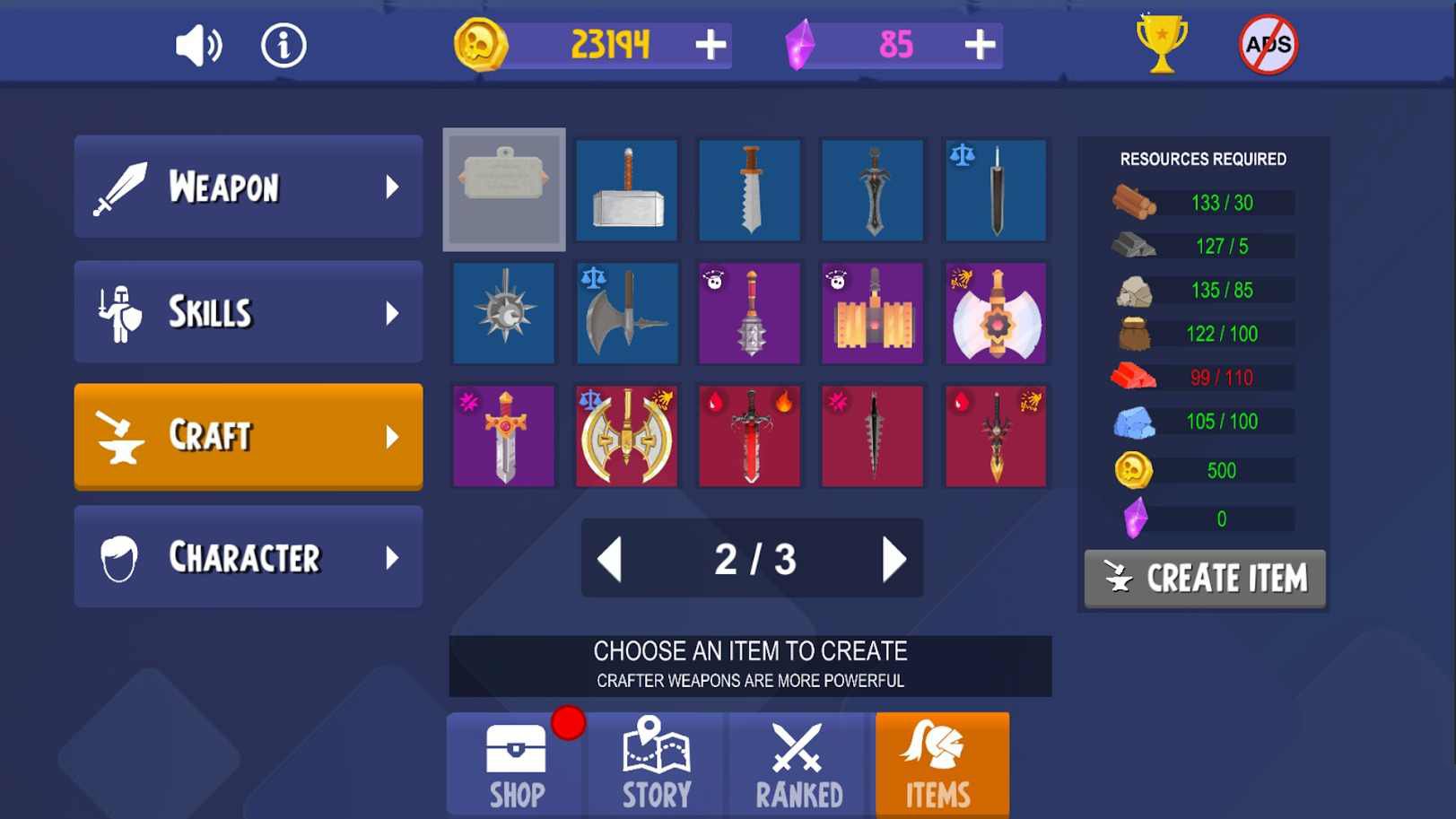Toggle the sound speaker icon

[x=198, y=45]
